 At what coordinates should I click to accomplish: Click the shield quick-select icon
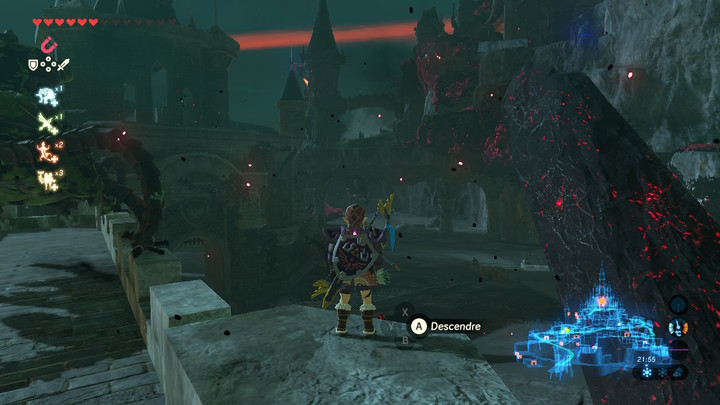(33, 65)
